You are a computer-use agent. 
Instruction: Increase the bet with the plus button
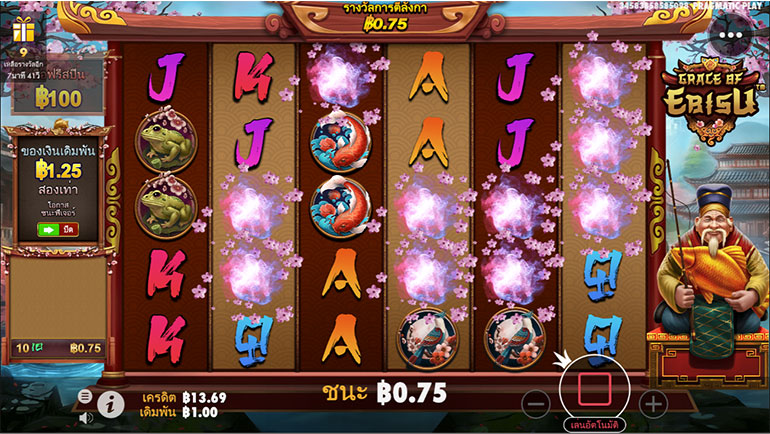[x=652, y=404]
